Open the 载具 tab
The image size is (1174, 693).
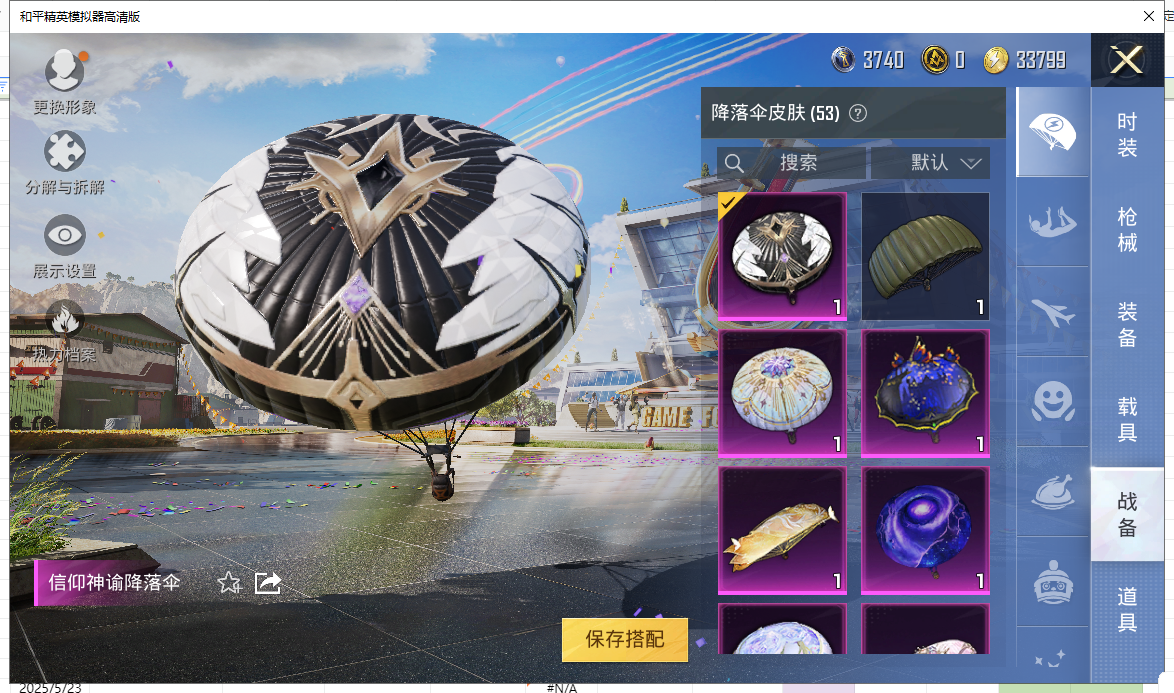(1127, 419)
